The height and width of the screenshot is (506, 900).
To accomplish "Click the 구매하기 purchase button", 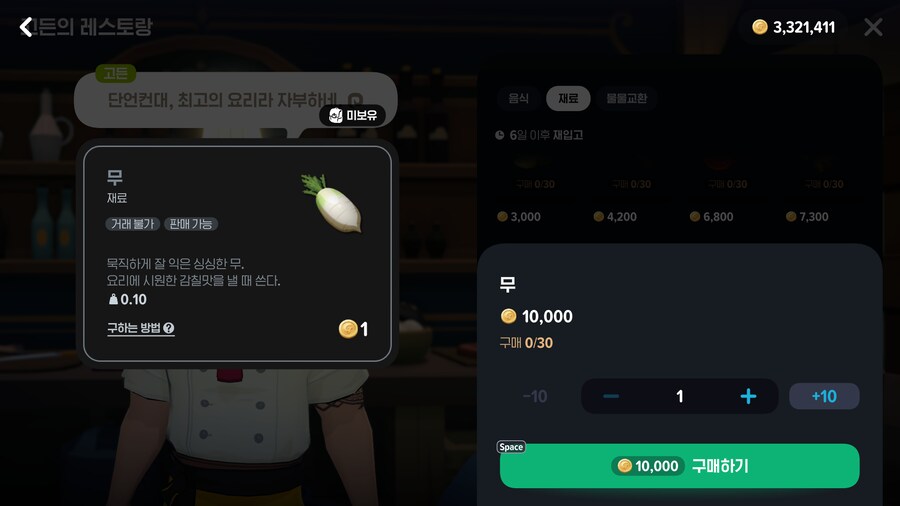I will [679, 466].
